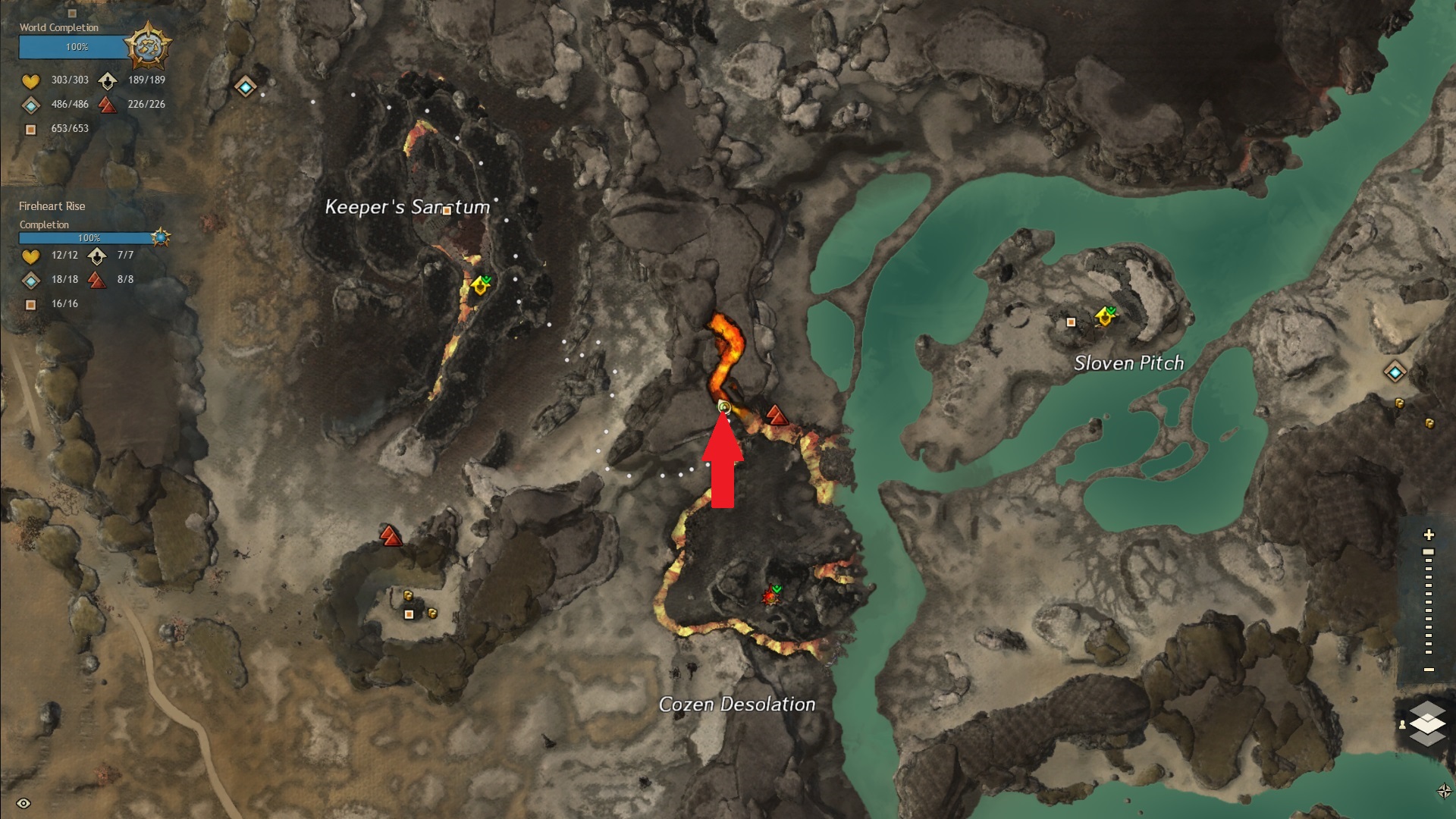Click the personal marker under the red arrow
This screenshot has height=819, width=1456.
[x=724, y=408]
